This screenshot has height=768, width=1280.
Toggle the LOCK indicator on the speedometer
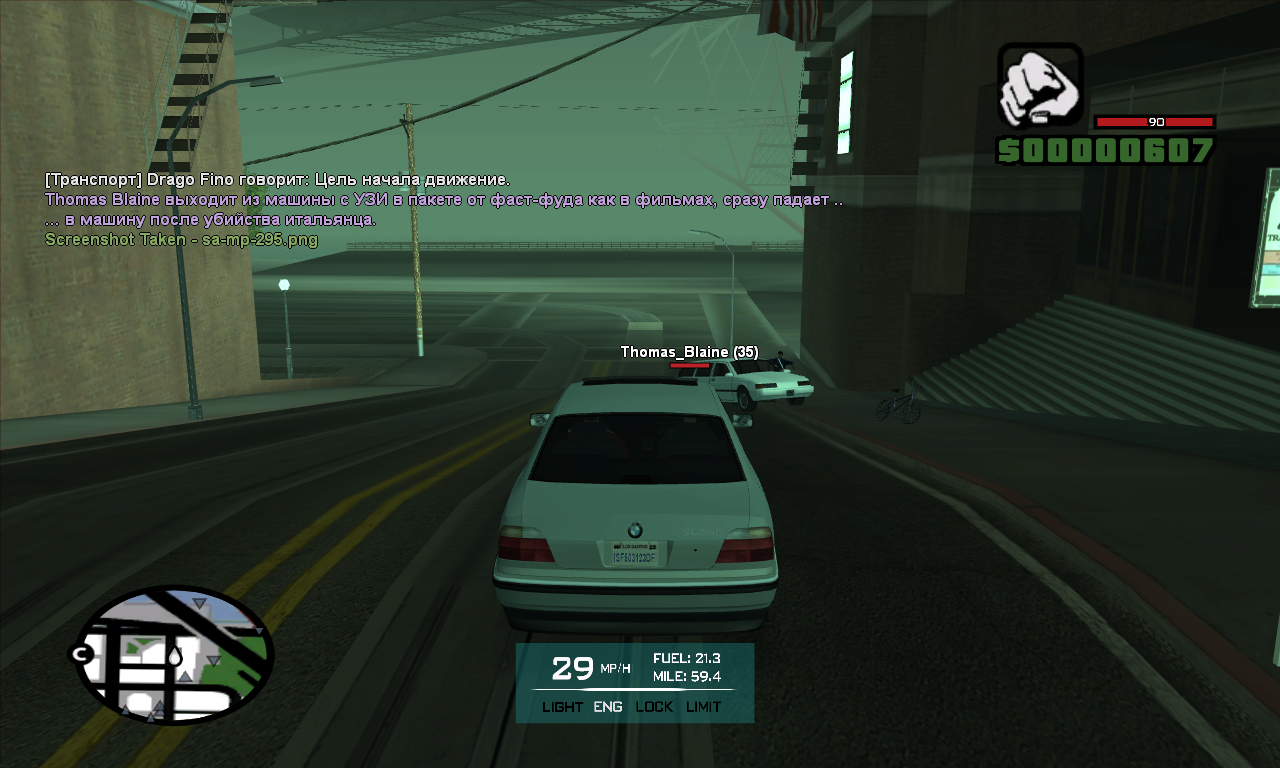click(654, 707)
